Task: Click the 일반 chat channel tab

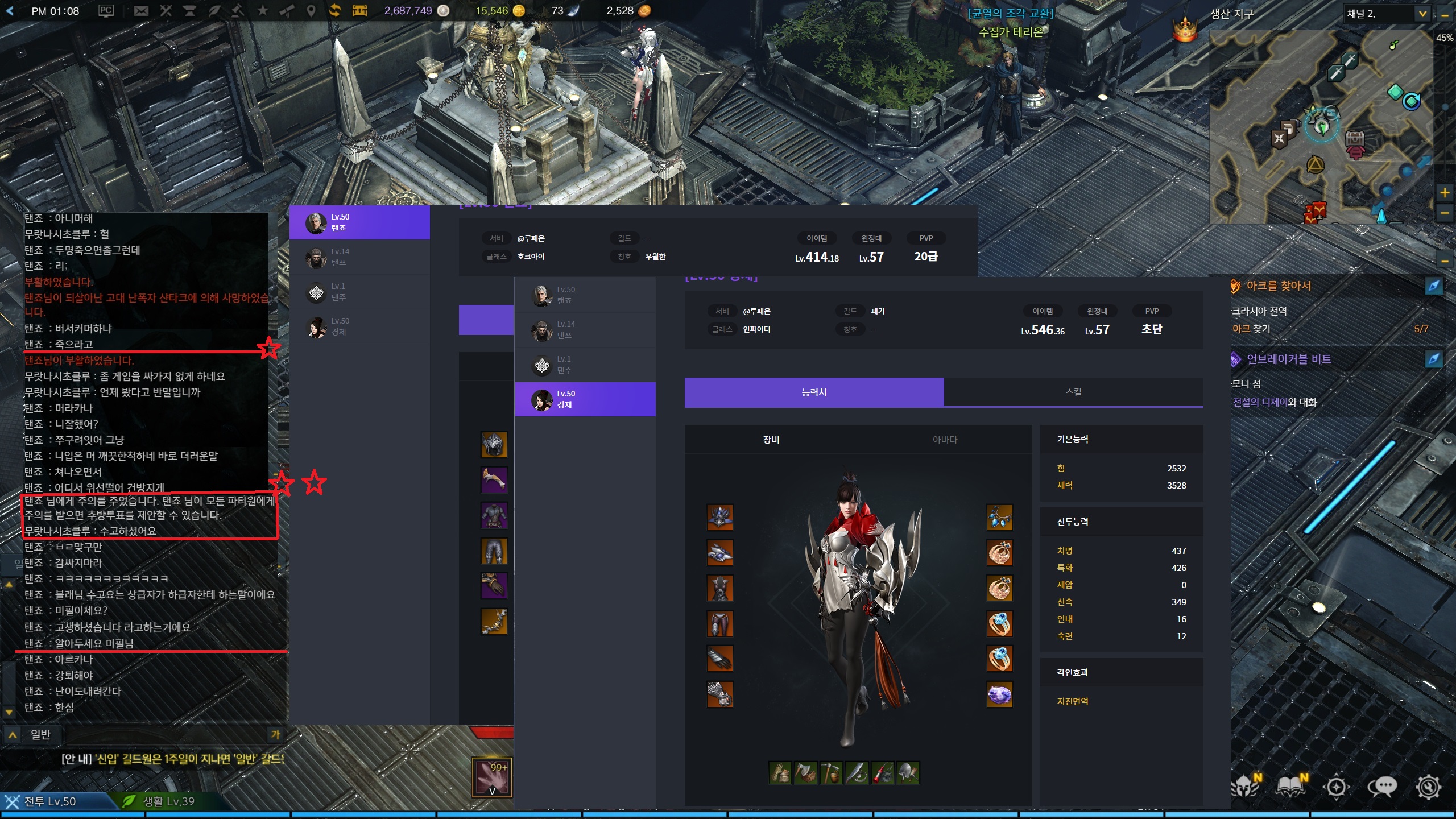Action: coord(40,735)
